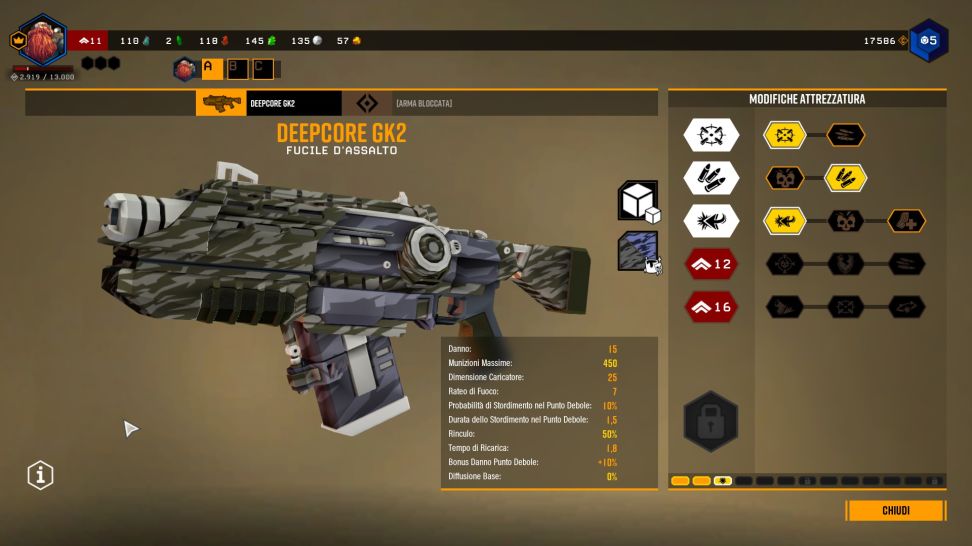This screenshot has width=972, height=546.
Task: Open the dwarf character portrait
Action: pos(42,41)
